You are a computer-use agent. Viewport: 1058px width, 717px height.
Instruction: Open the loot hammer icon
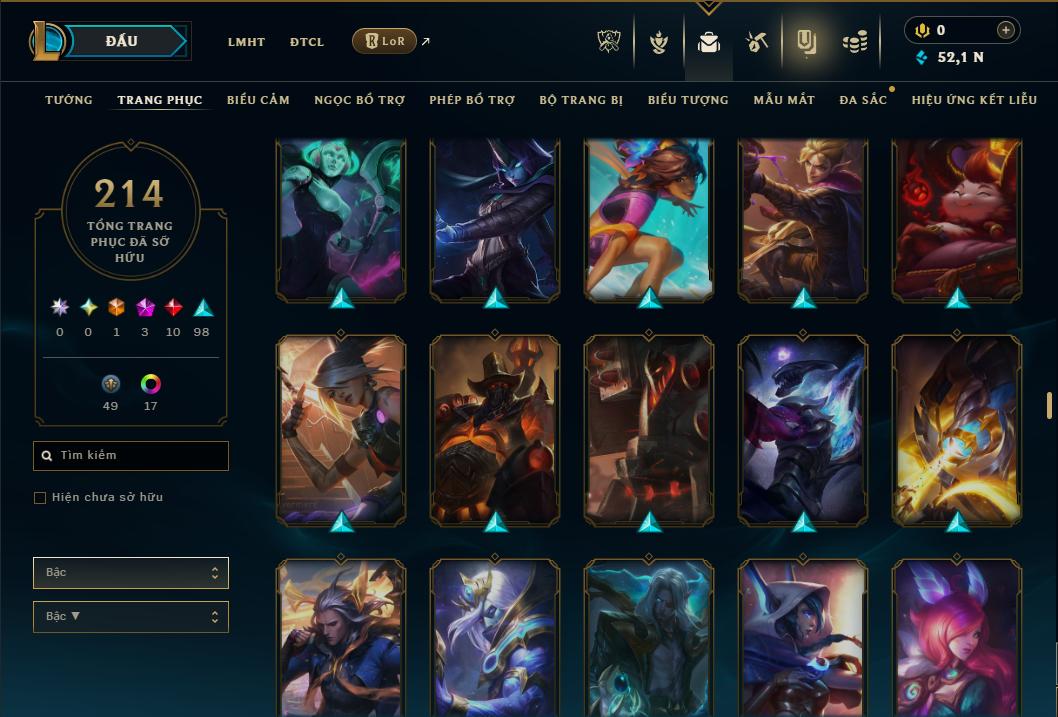[756, 41]
